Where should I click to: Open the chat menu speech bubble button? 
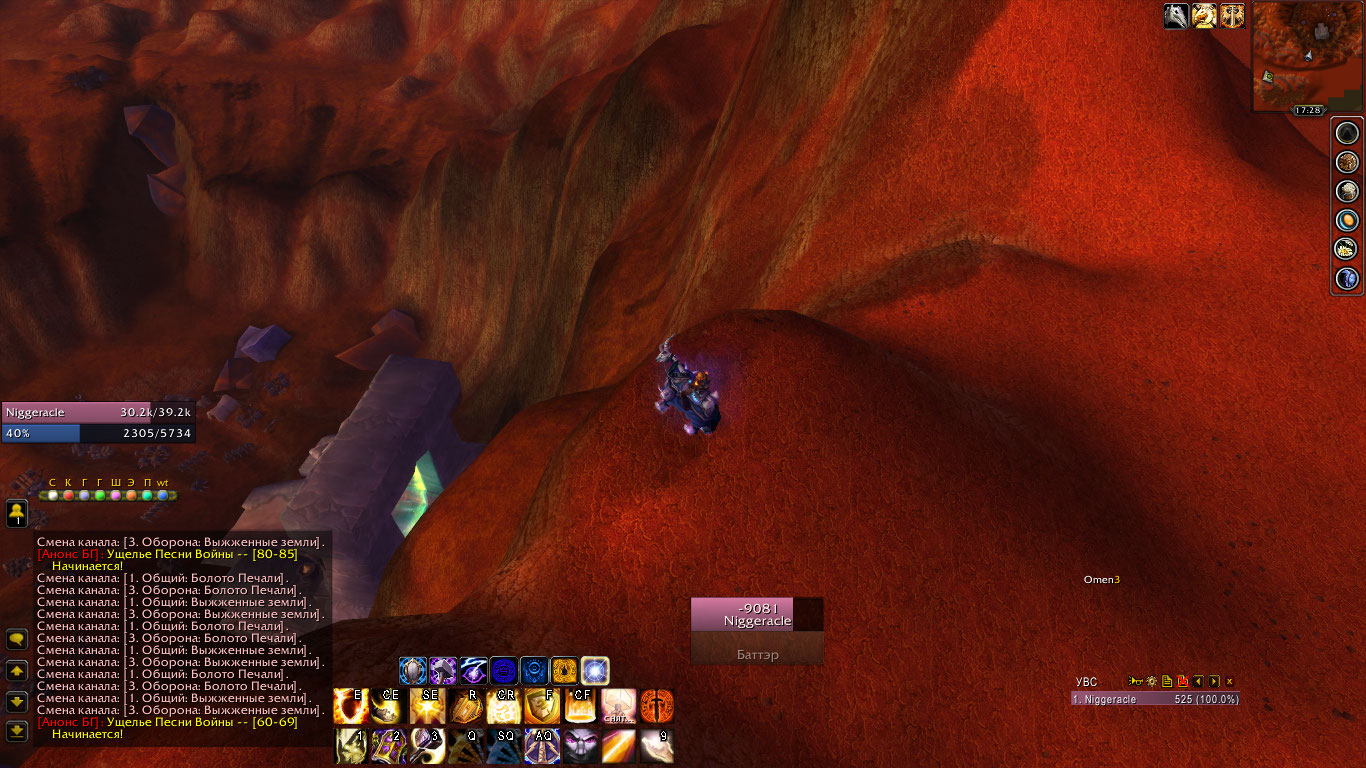(17, 639)
